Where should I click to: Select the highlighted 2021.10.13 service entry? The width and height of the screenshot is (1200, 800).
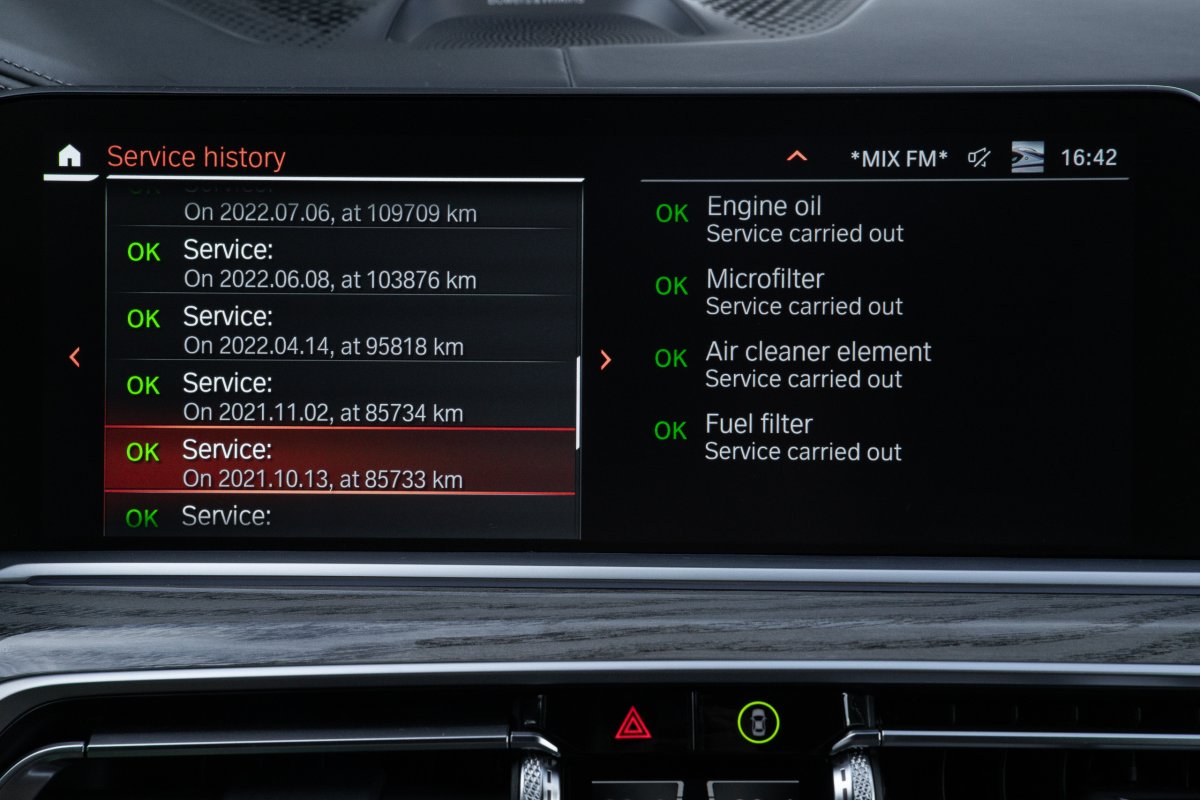pyautogui.click(x=340, y=463)
